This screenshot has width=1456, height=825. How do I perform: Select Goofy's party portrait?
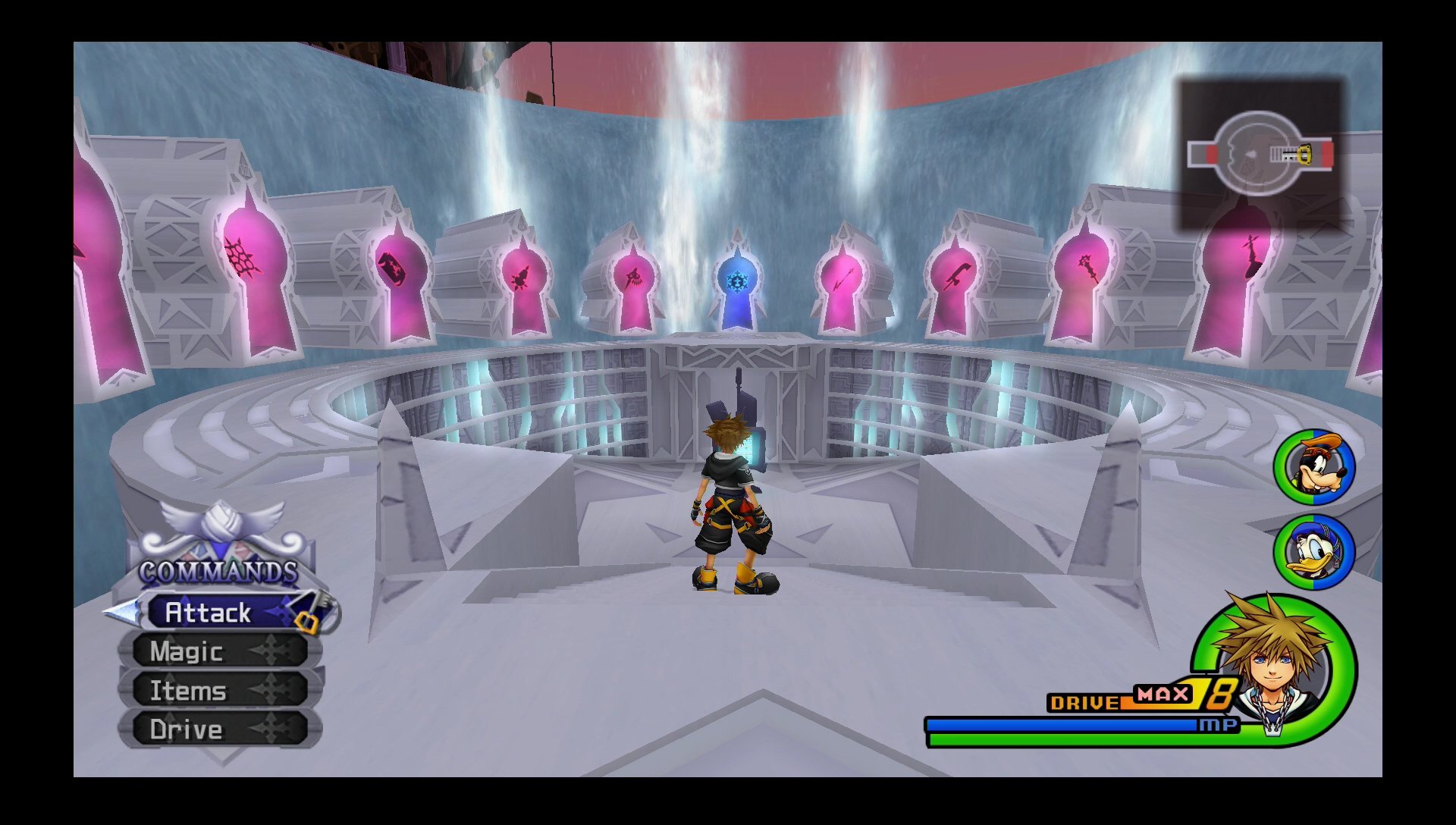[x=1314, y=467]
